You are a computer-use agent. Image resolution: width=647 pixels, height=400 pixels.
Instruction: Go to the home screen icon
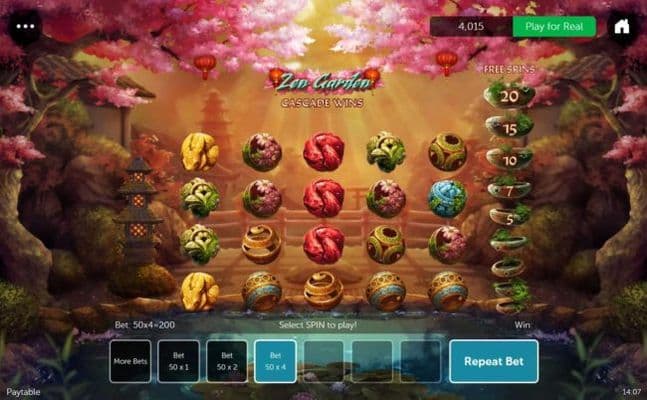[622, 27]
